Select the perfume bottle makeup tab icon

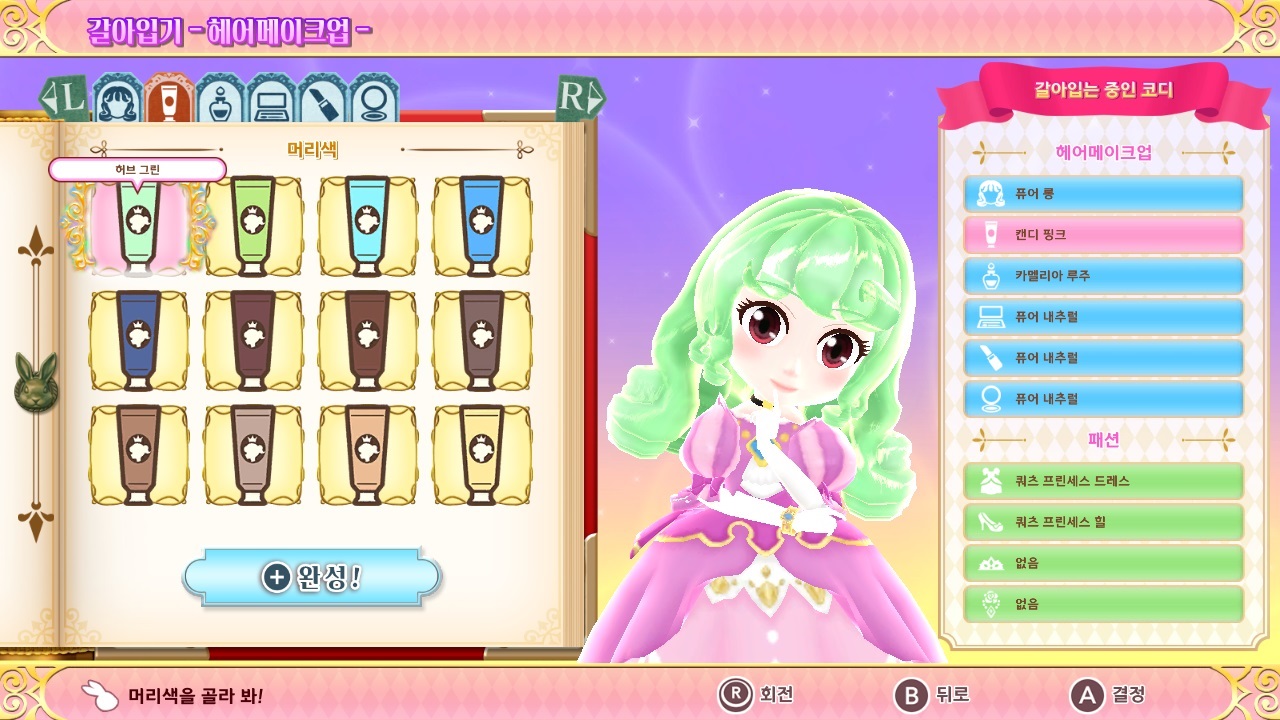pos(218,100)
